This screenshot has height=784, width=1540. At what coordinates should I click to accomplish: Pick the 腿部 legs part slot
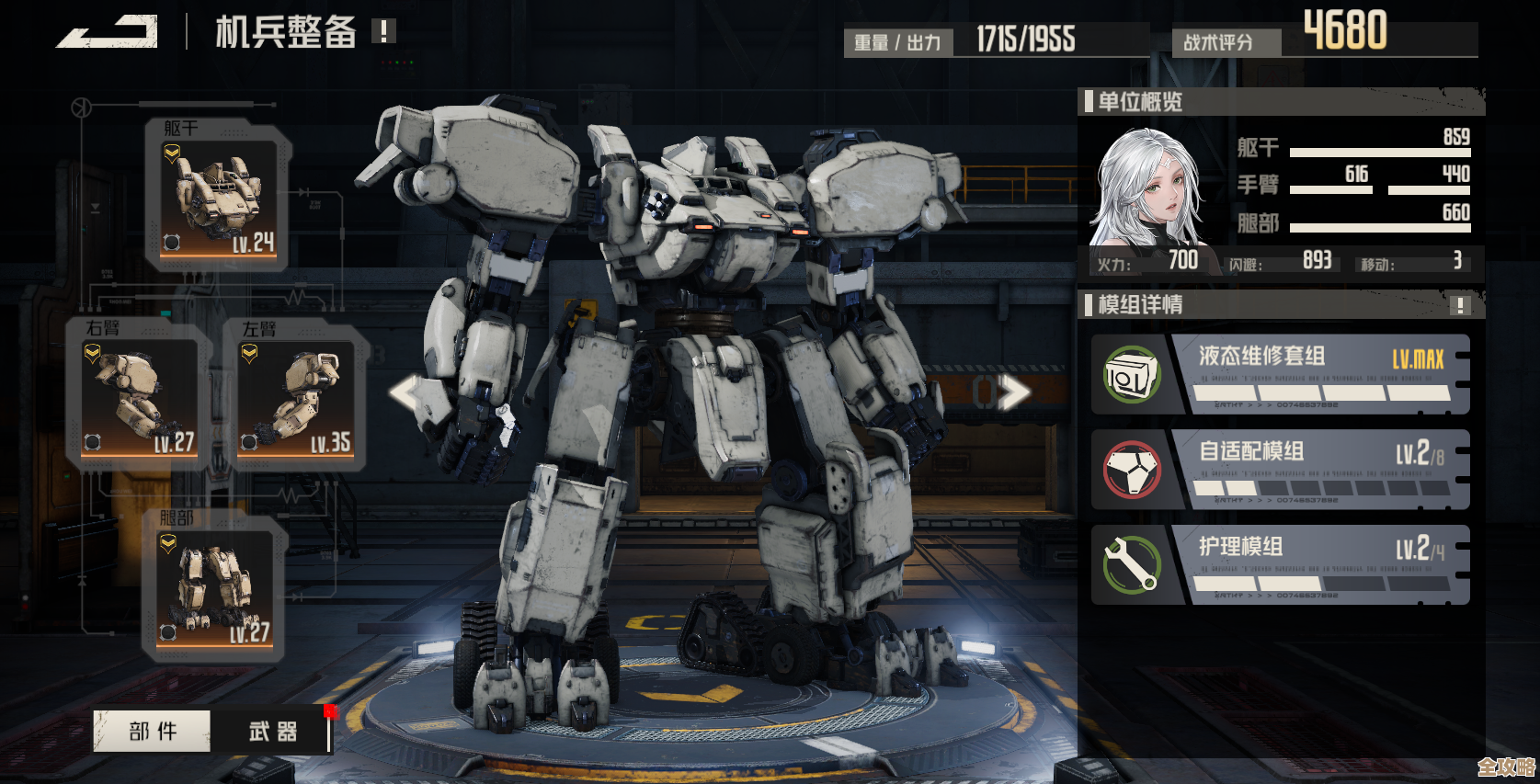coord(217,588)
